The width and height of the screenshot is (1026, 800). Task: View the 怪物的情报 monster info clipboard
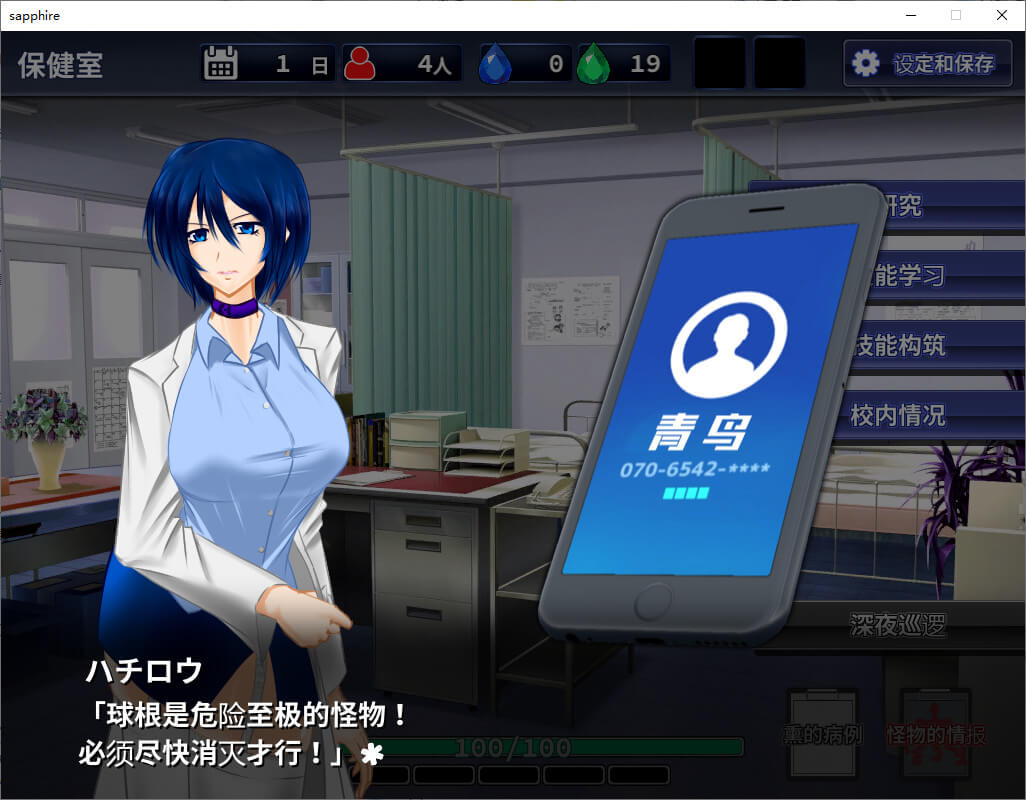(935, 735)
